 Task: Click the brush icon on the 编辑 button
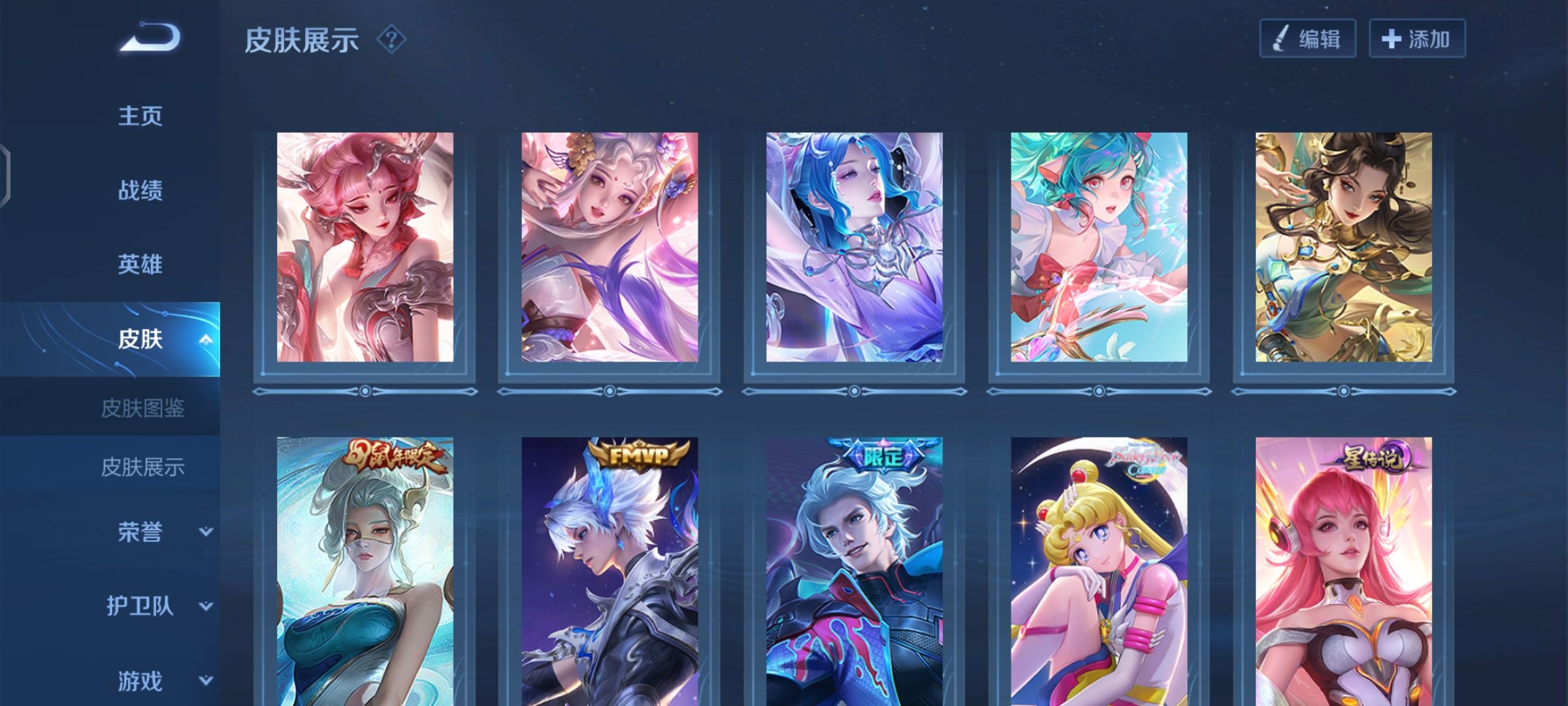pos(1278,40)
